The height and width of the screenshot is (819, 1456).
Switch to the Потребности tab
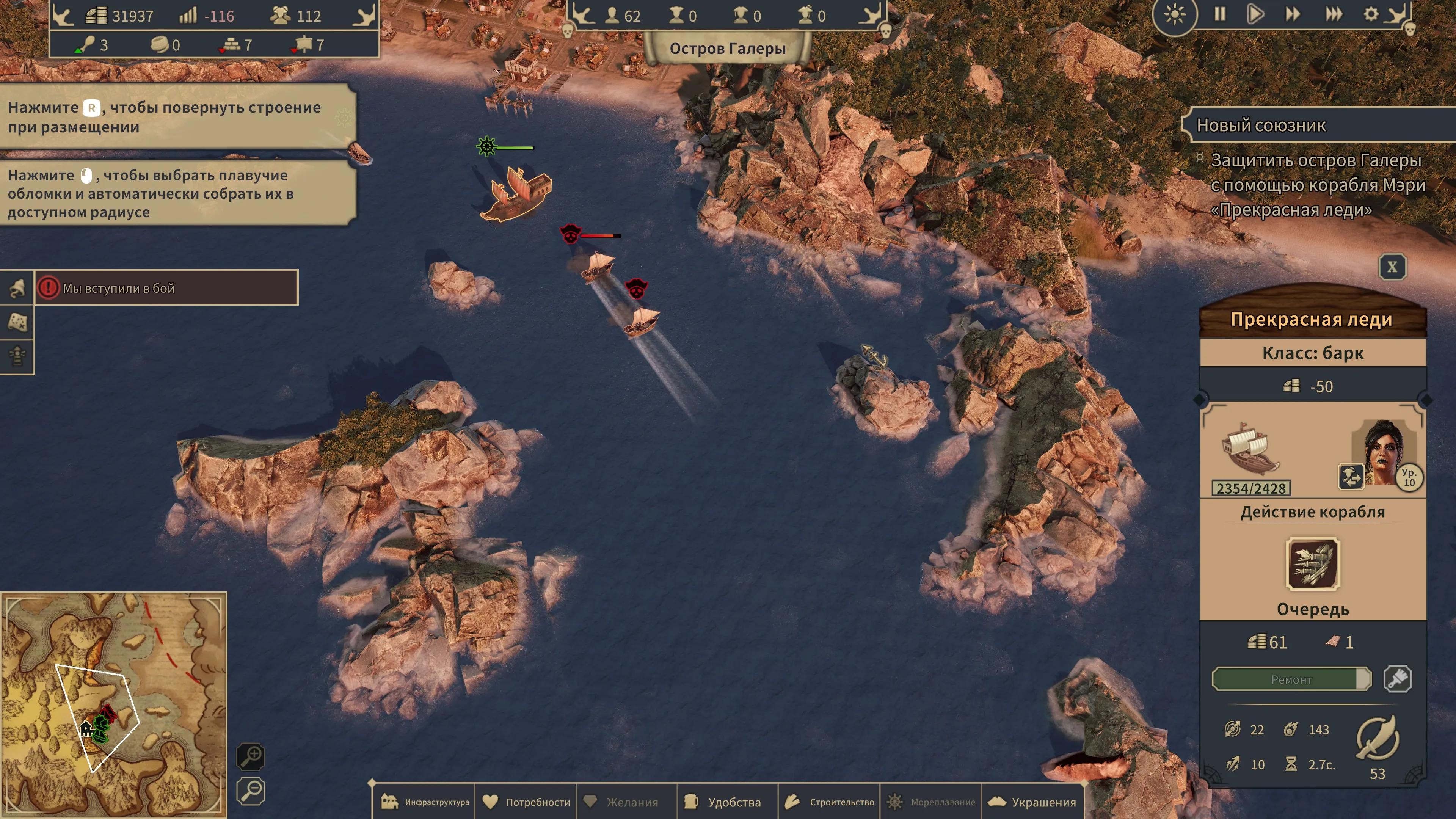click(526, 802)
